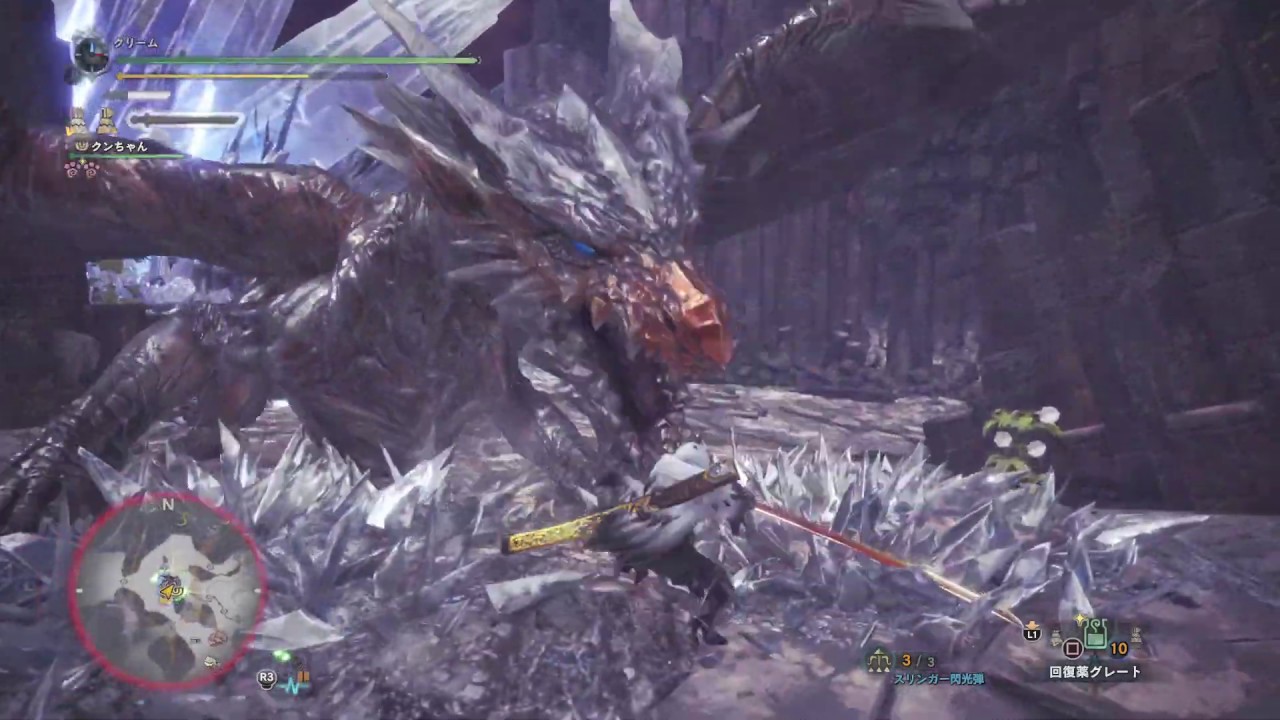The height and width of the screenshot is (720, 1280).
Task: Select the yellow player arrow on minimap
Action: coord(170,592)
